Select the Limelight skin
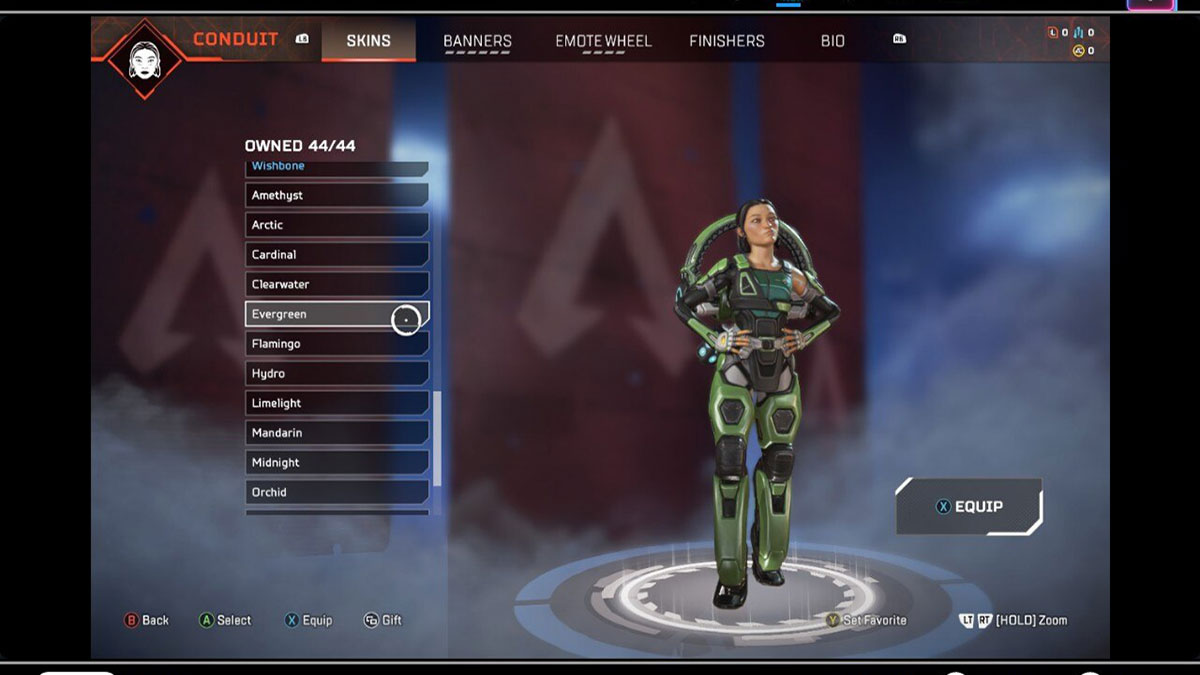This screenshot has height=675, width=1200. click(x=336, y=403)
